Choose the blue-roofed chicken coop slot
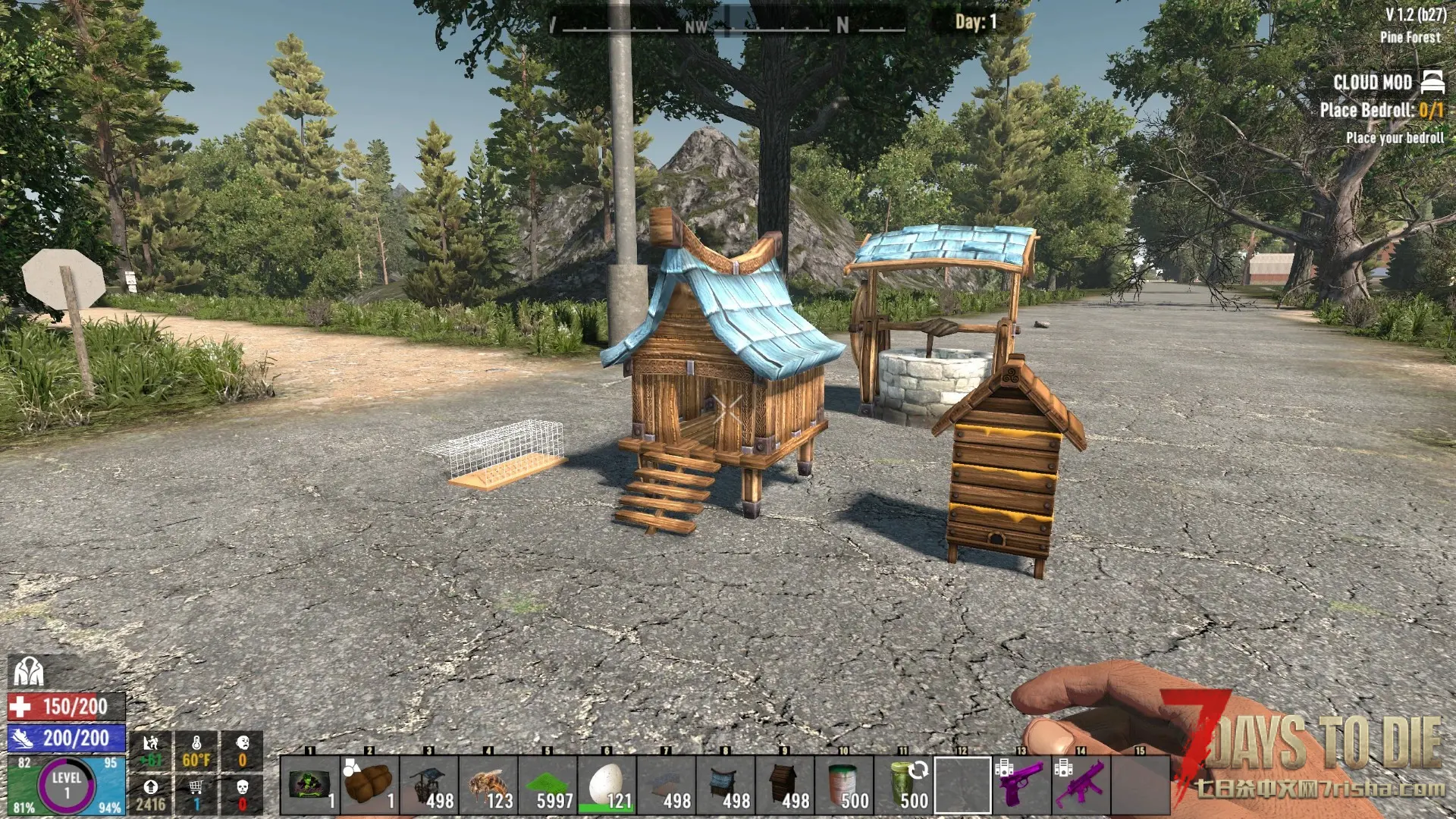 pyautogui.click(x=725, y=786)
